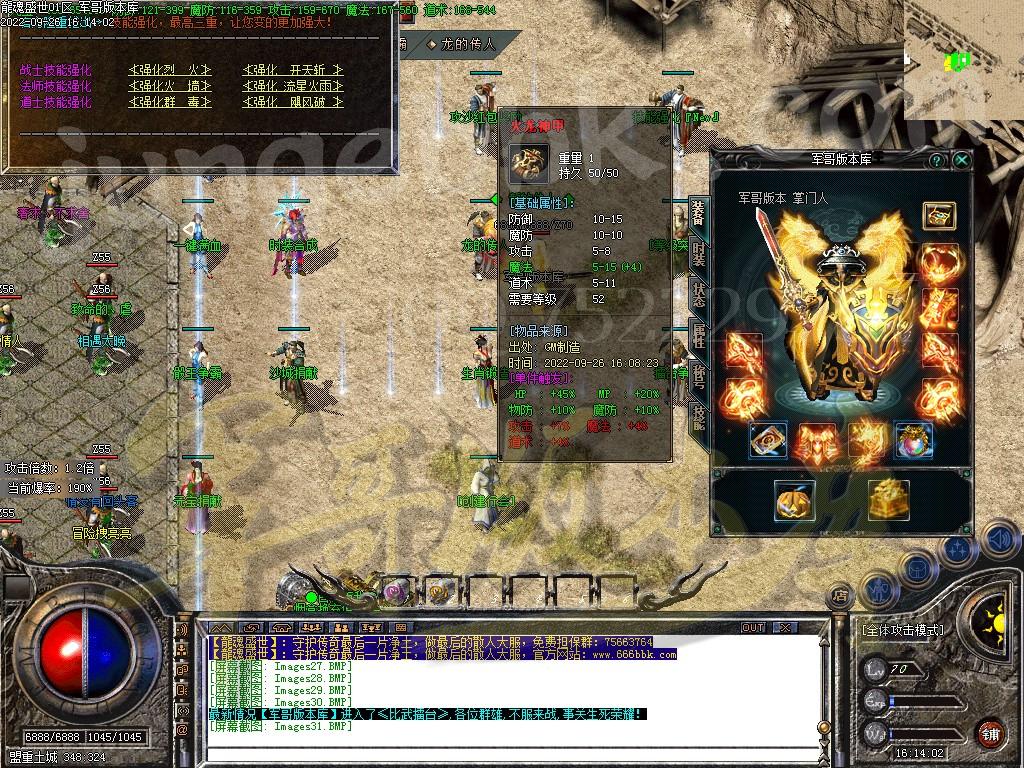Image resolution: width=1024 pixels, height=768 pixels.
Task: Choose the 强化火墙 upgrade option
Action: click(170, 86)
